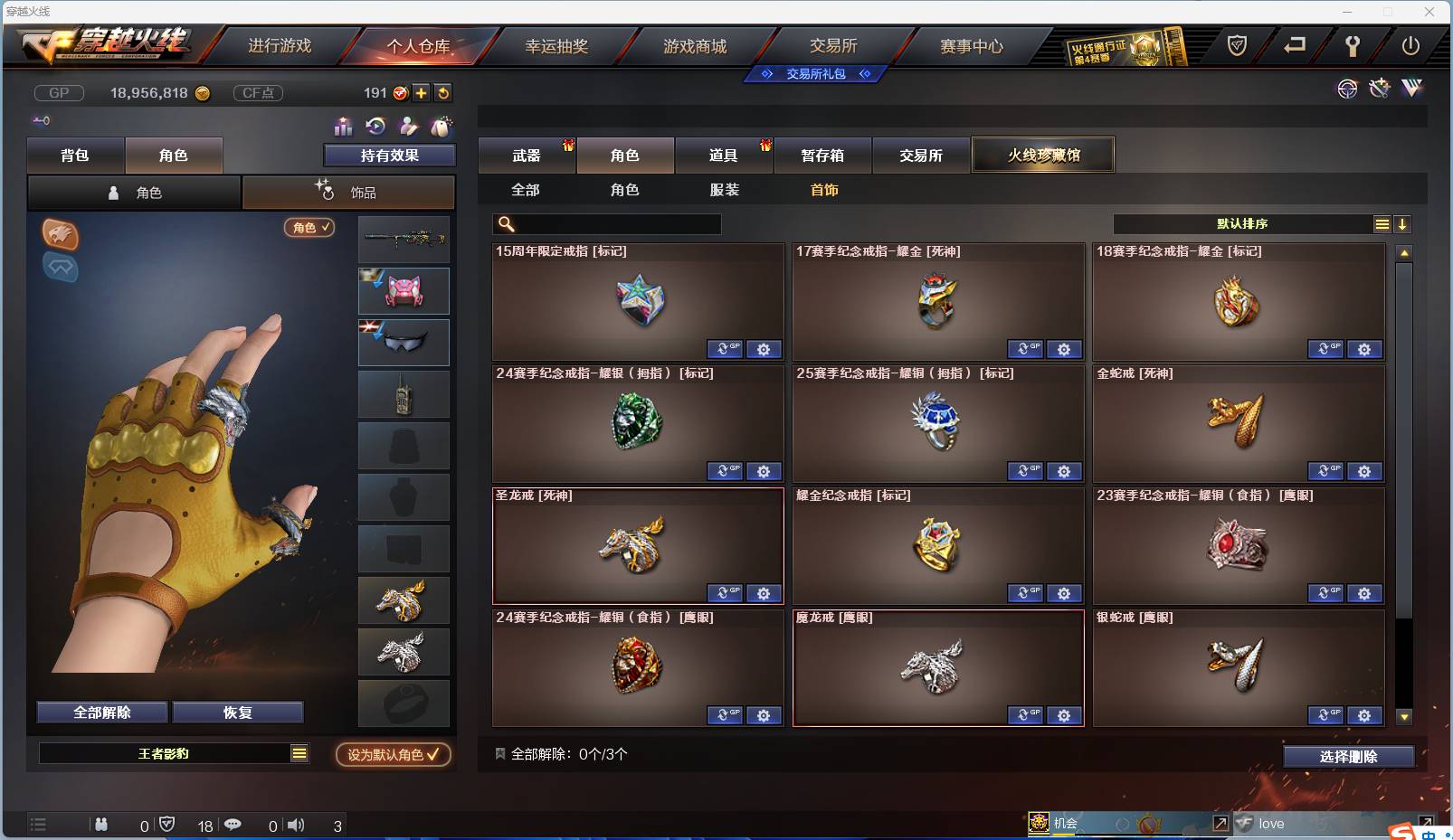This screenshot has width=1453, height=840.
Task: Click the plus icon to recharge CF点
Action: (x=422, y=92)
